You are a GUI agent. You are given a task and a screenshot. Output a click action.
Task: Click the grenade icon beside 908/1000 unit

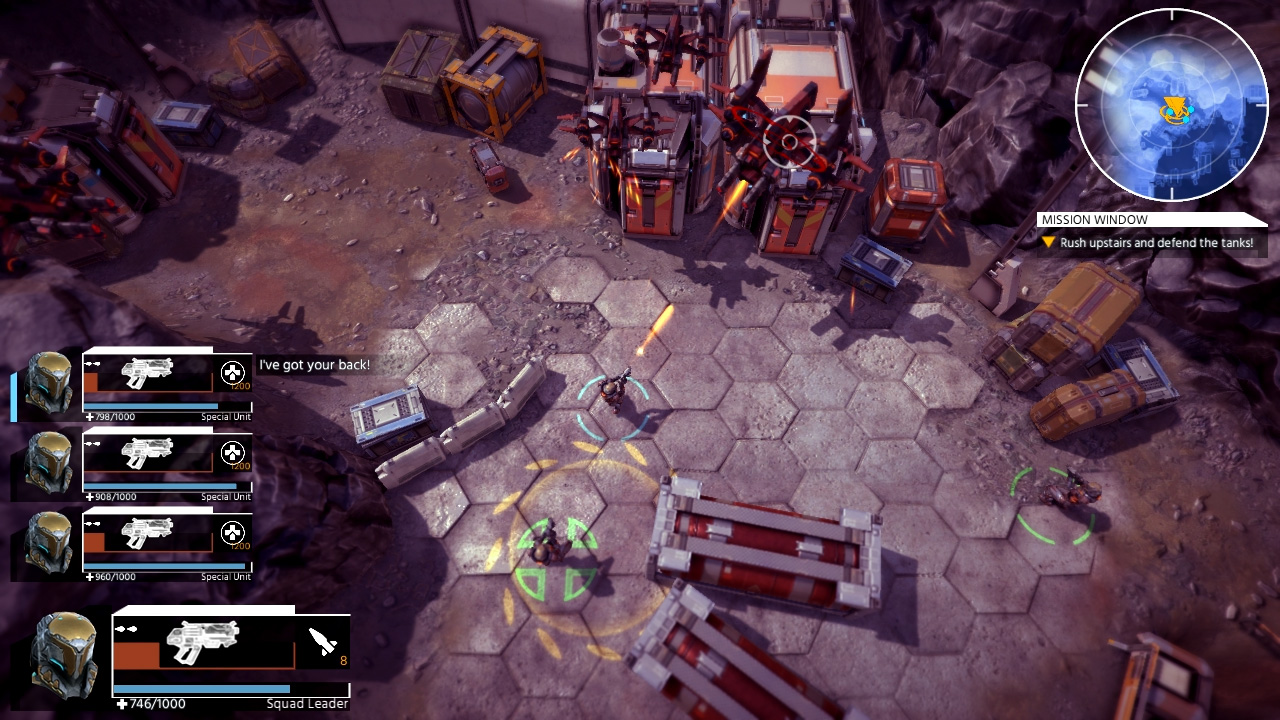[x=230, y=451]
